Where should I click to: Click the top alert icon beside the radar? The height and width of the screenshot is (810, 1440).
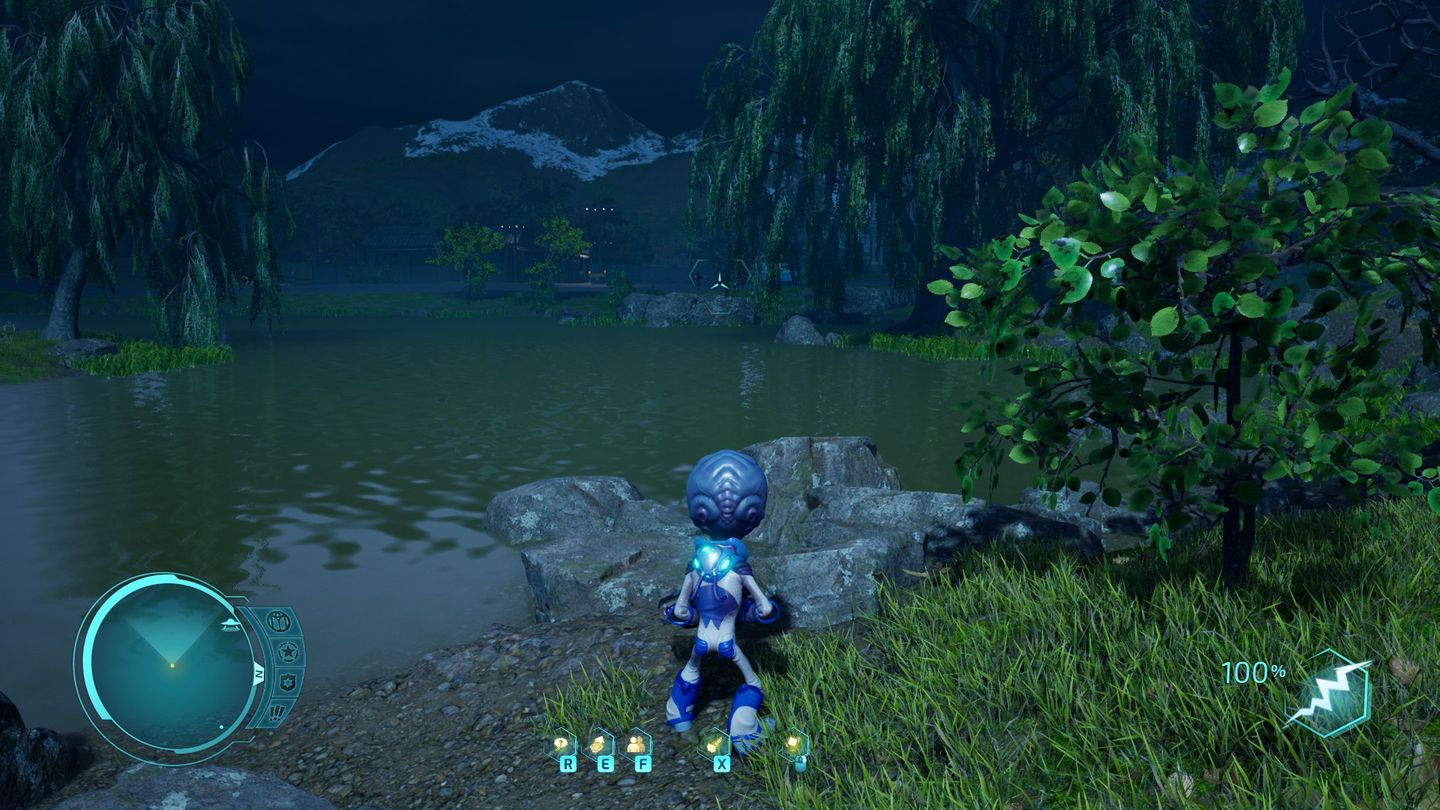click(279, 622)
